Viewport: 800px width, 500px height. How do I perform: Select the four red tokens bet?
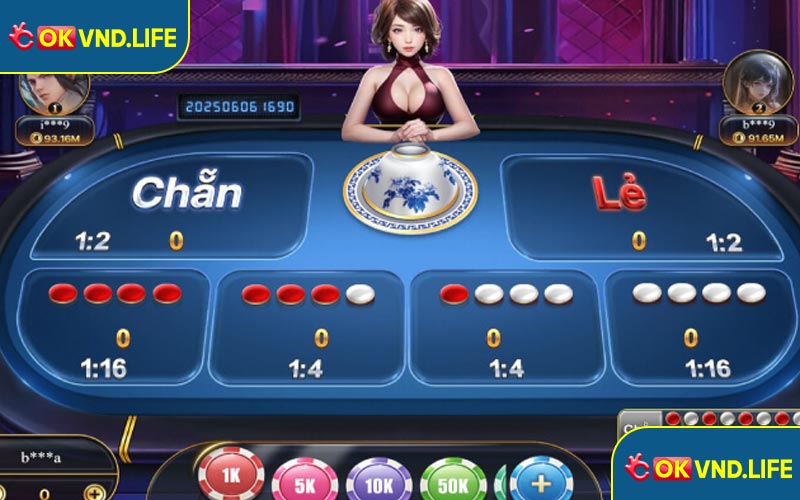point(113,325)
